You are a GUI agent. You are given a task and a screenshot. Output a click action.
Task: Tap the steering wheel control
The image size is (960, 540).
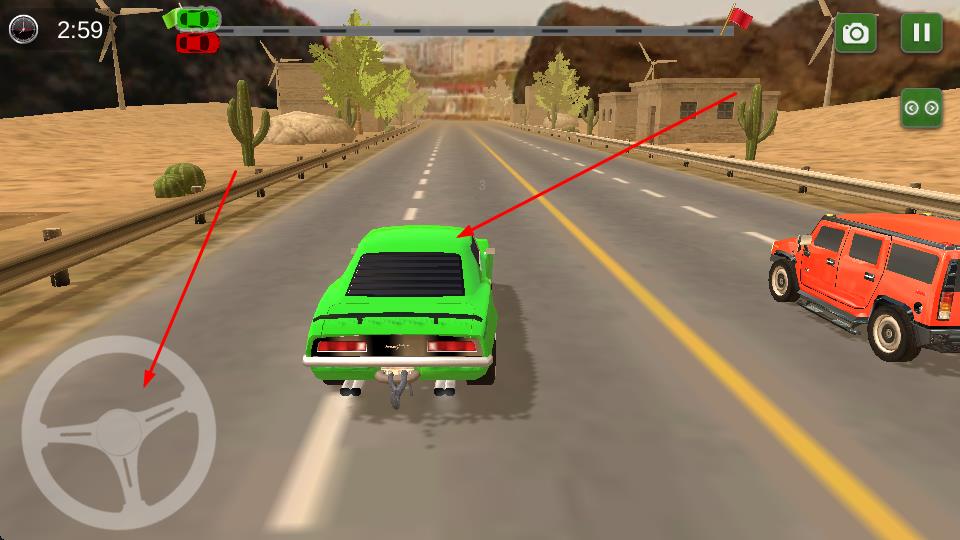118,433
